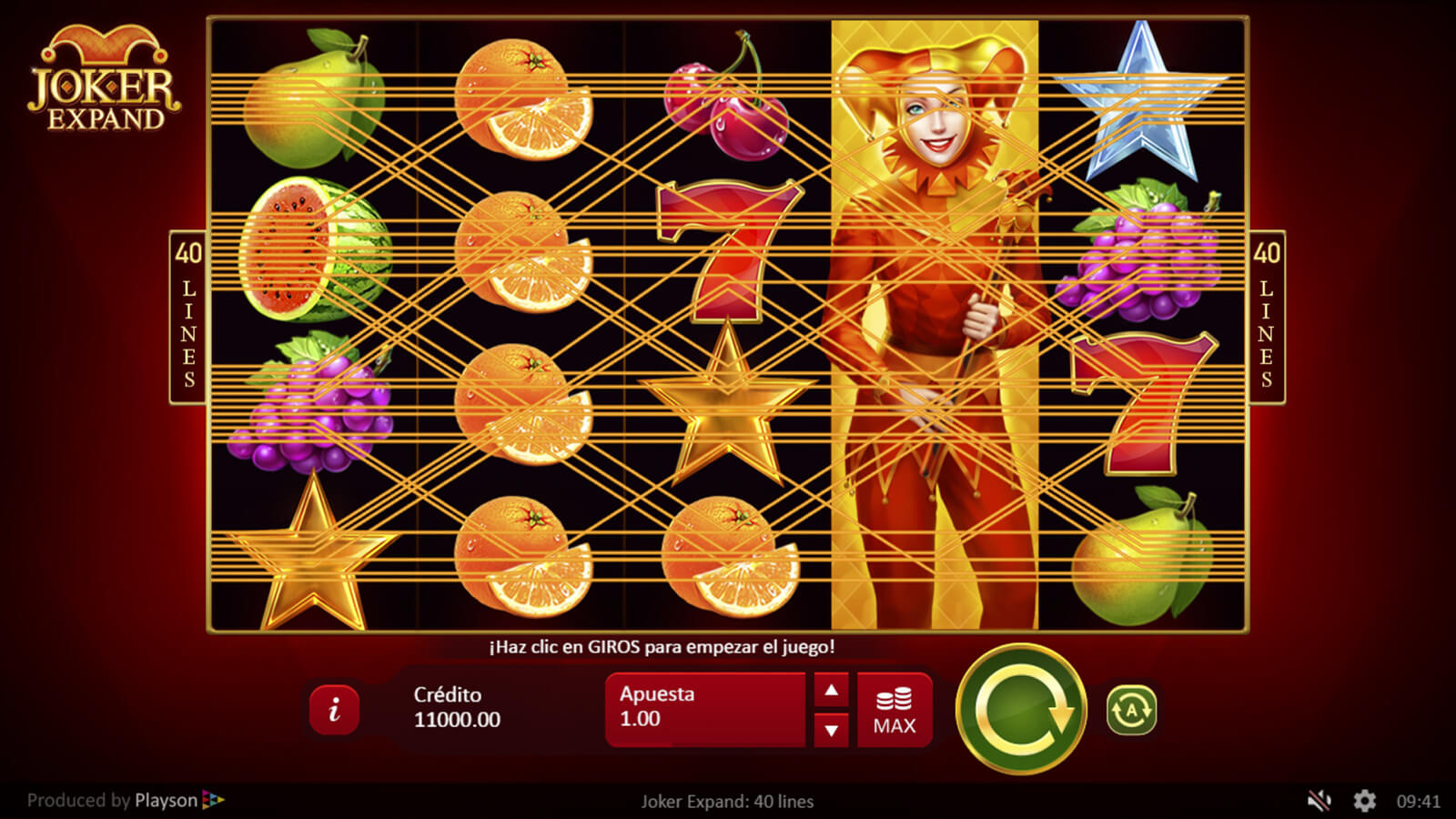The image size is (1456, 819).
Task: Click the left 40 Lines indicator
Action: pos(188,317)
